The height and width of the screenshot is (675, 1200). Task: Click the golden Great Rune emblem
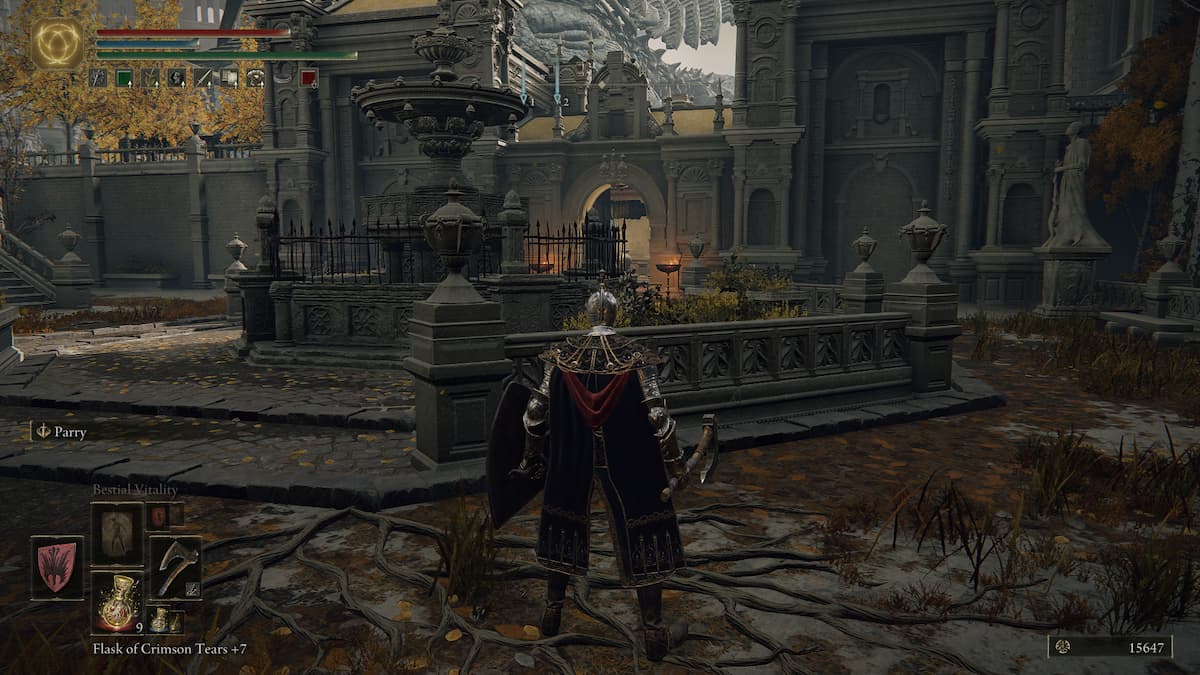(x=57, y=43)
